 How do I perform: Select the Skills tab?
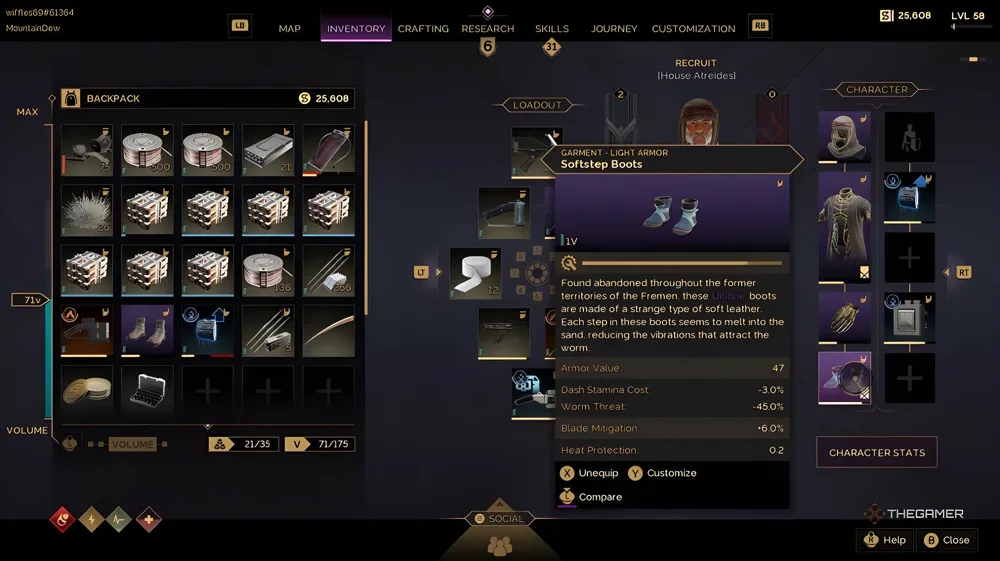552,29
